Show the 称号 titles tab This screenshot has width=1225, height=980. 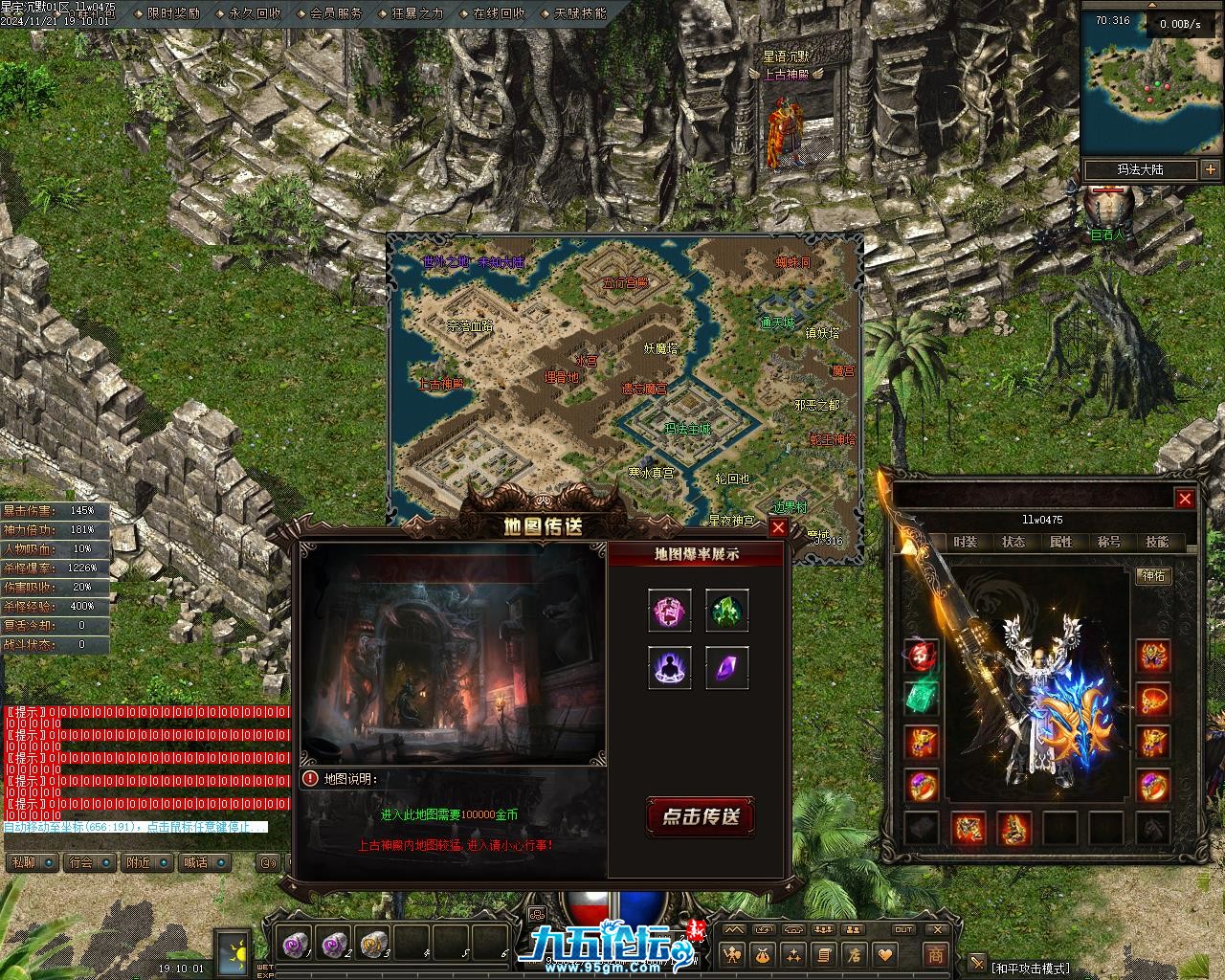coord(1109,542)
